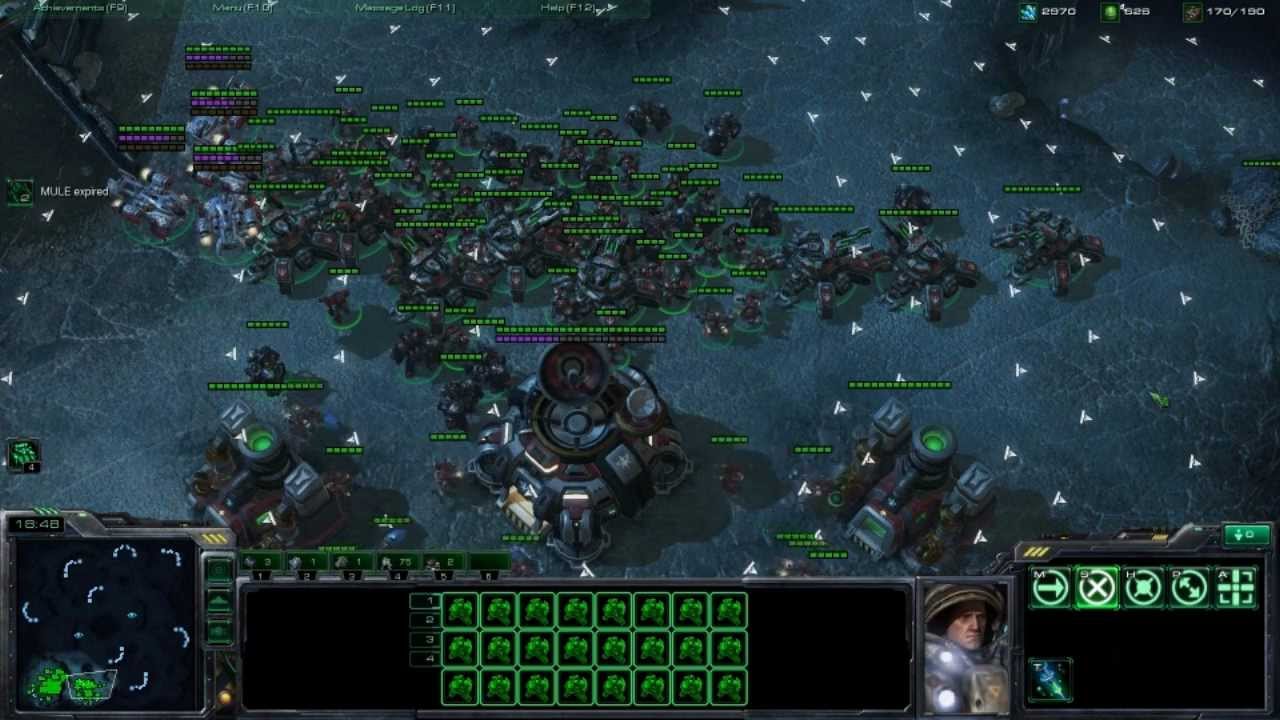Select control group 1 tab

tap(262, 563)
